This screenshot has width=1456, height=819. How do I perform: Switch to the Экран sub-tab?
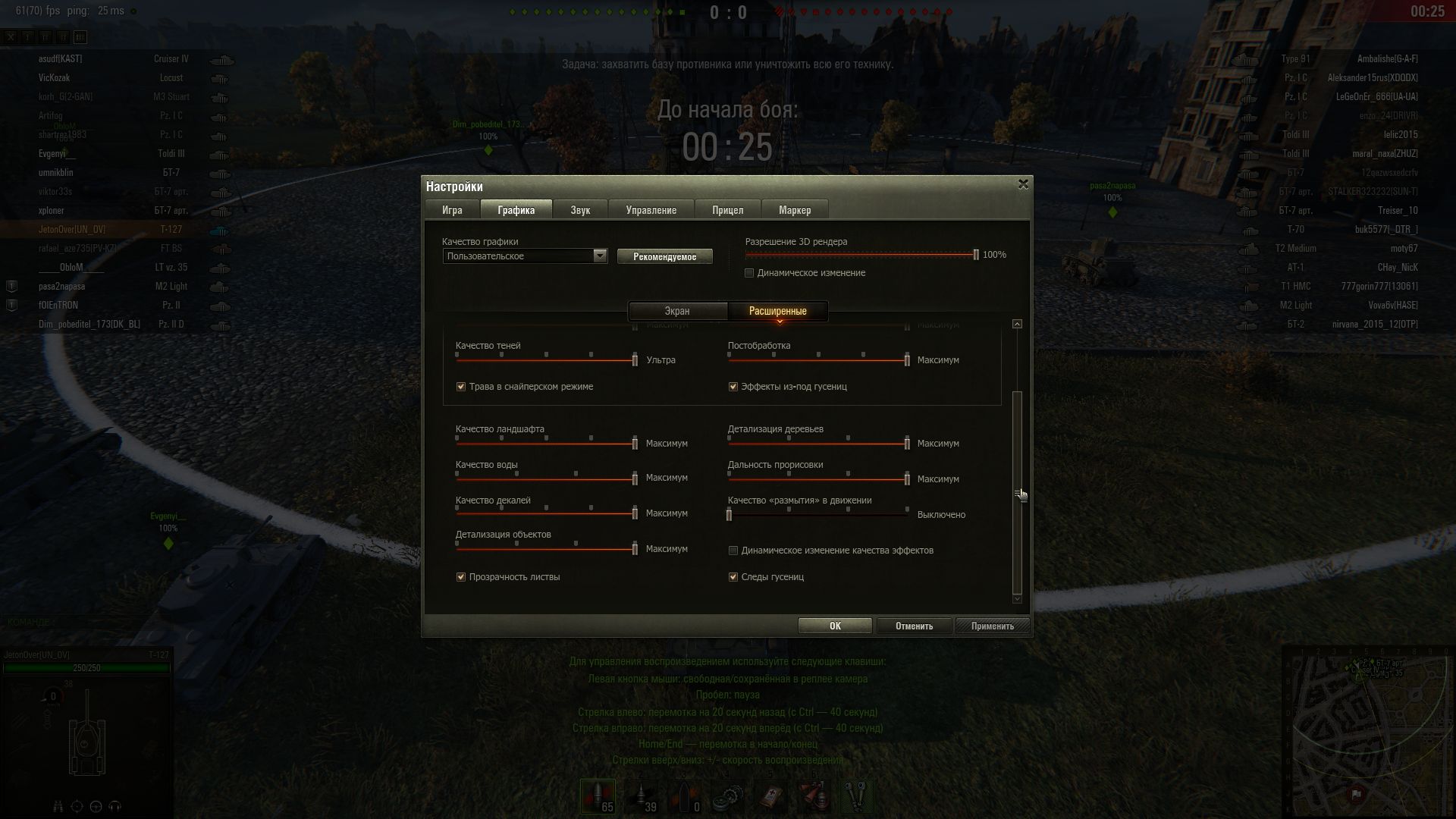click(677, 311)
